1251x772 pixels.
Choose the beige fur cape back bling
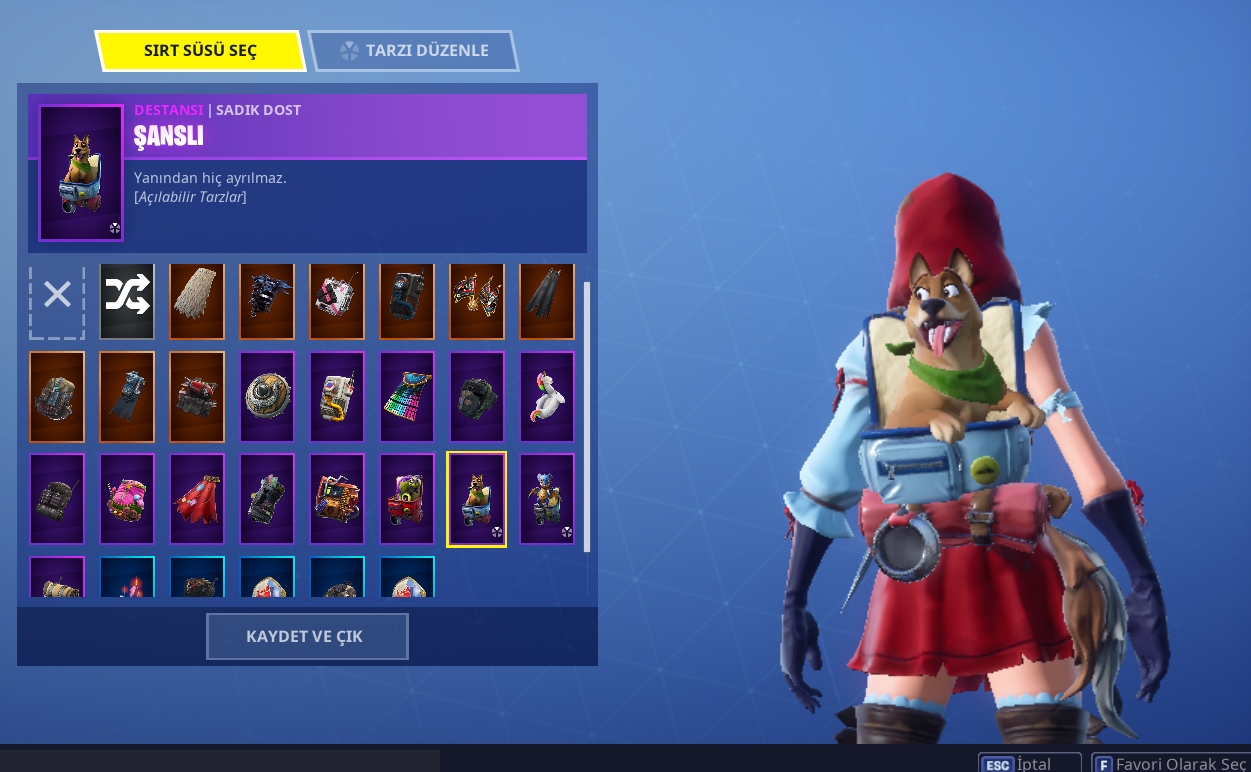click(197, 302)
